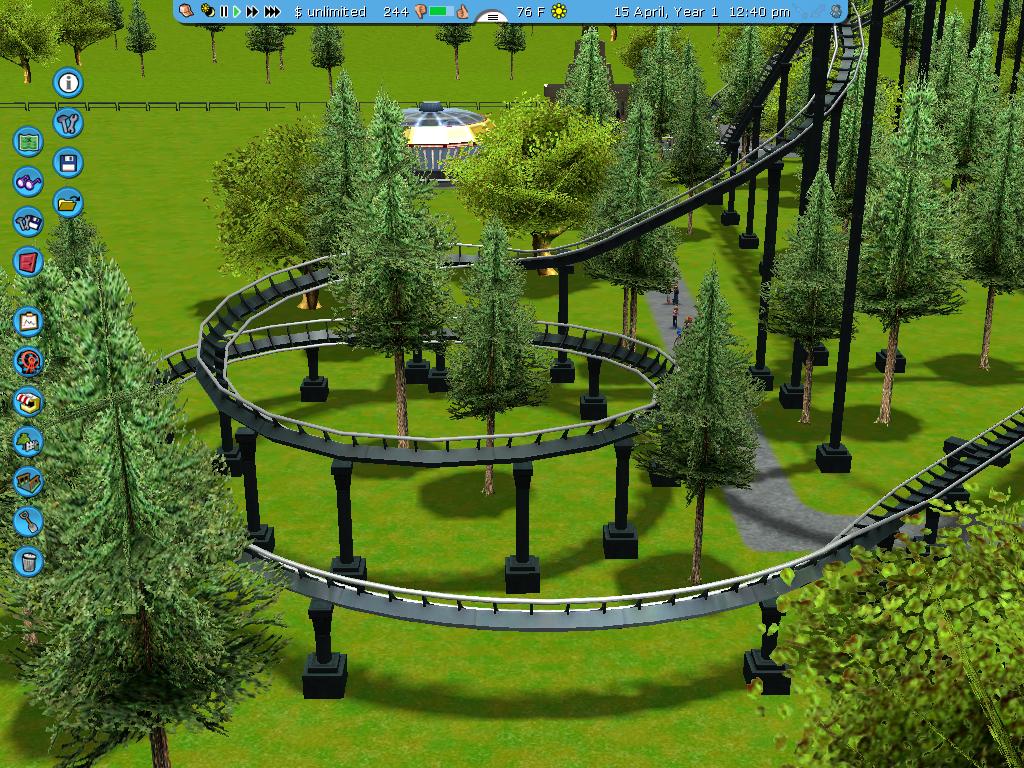Screen dimensions: 1024x768
Task: Click the red door exit icon
Action: coord(29,262)
